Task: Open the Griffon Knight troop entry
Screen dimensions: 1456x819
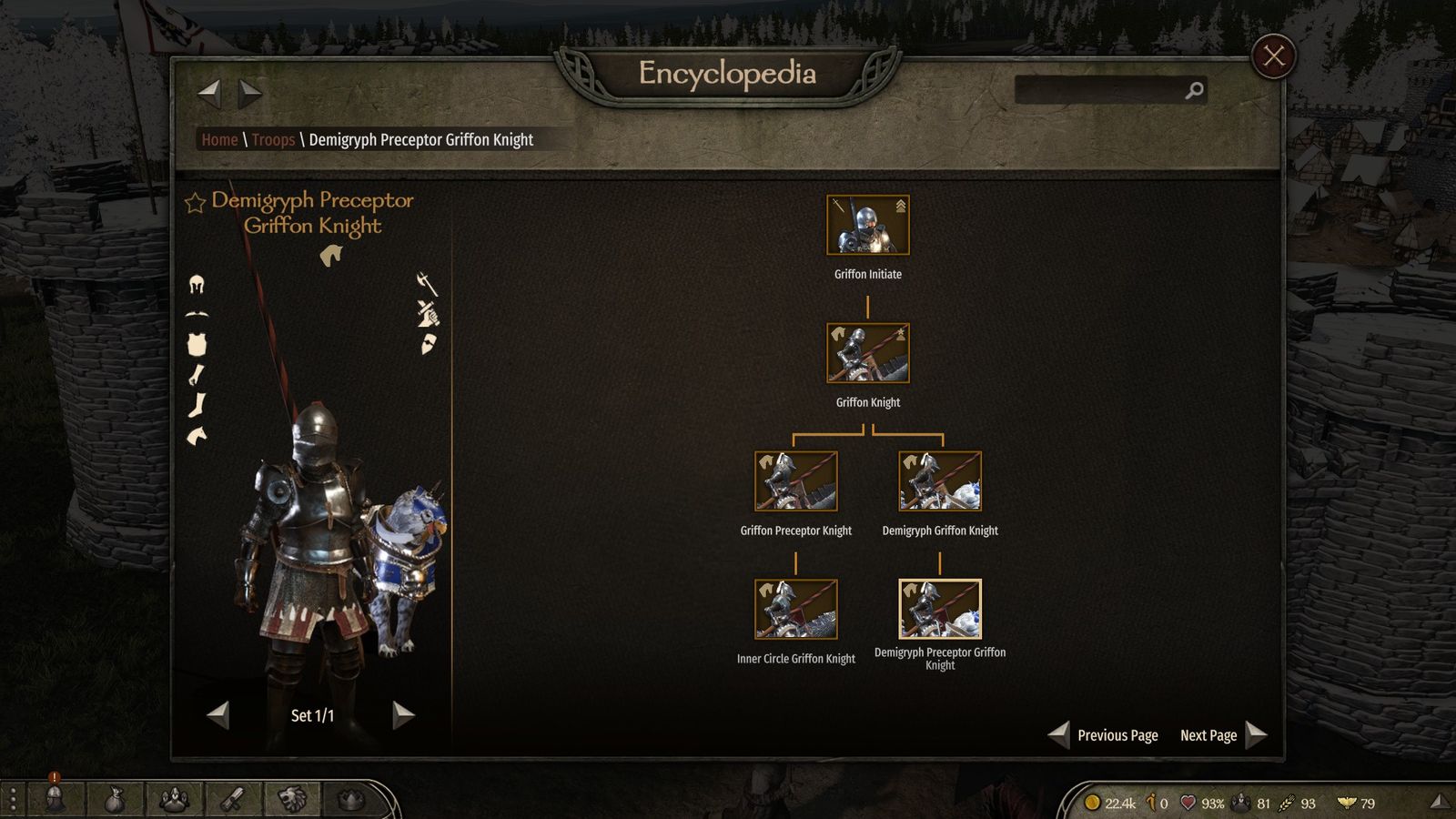Action: tap(867, 354)
